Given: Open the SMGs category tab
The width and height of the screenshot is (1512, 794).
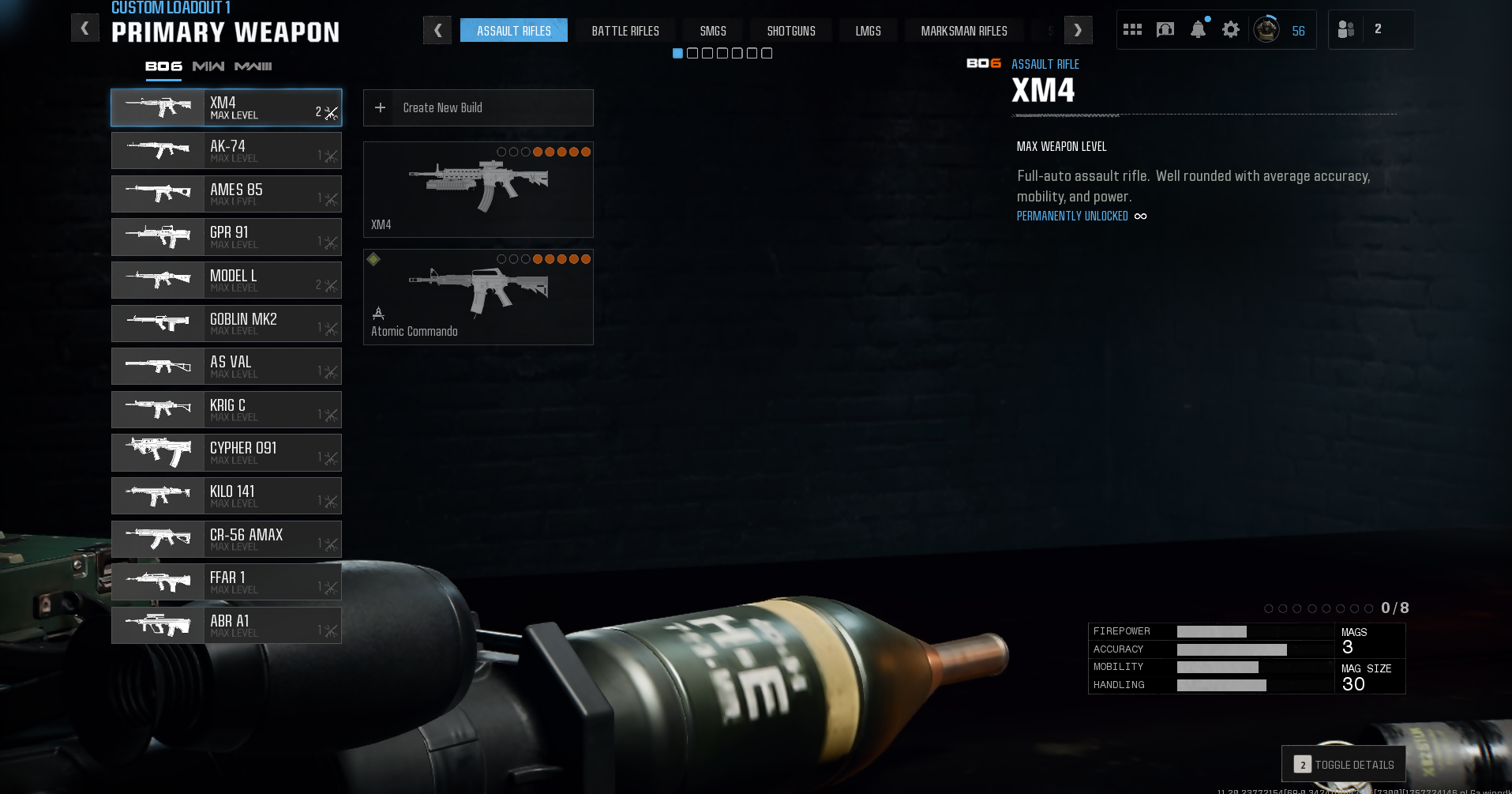Looking at the screenshot, I should 713,31.
